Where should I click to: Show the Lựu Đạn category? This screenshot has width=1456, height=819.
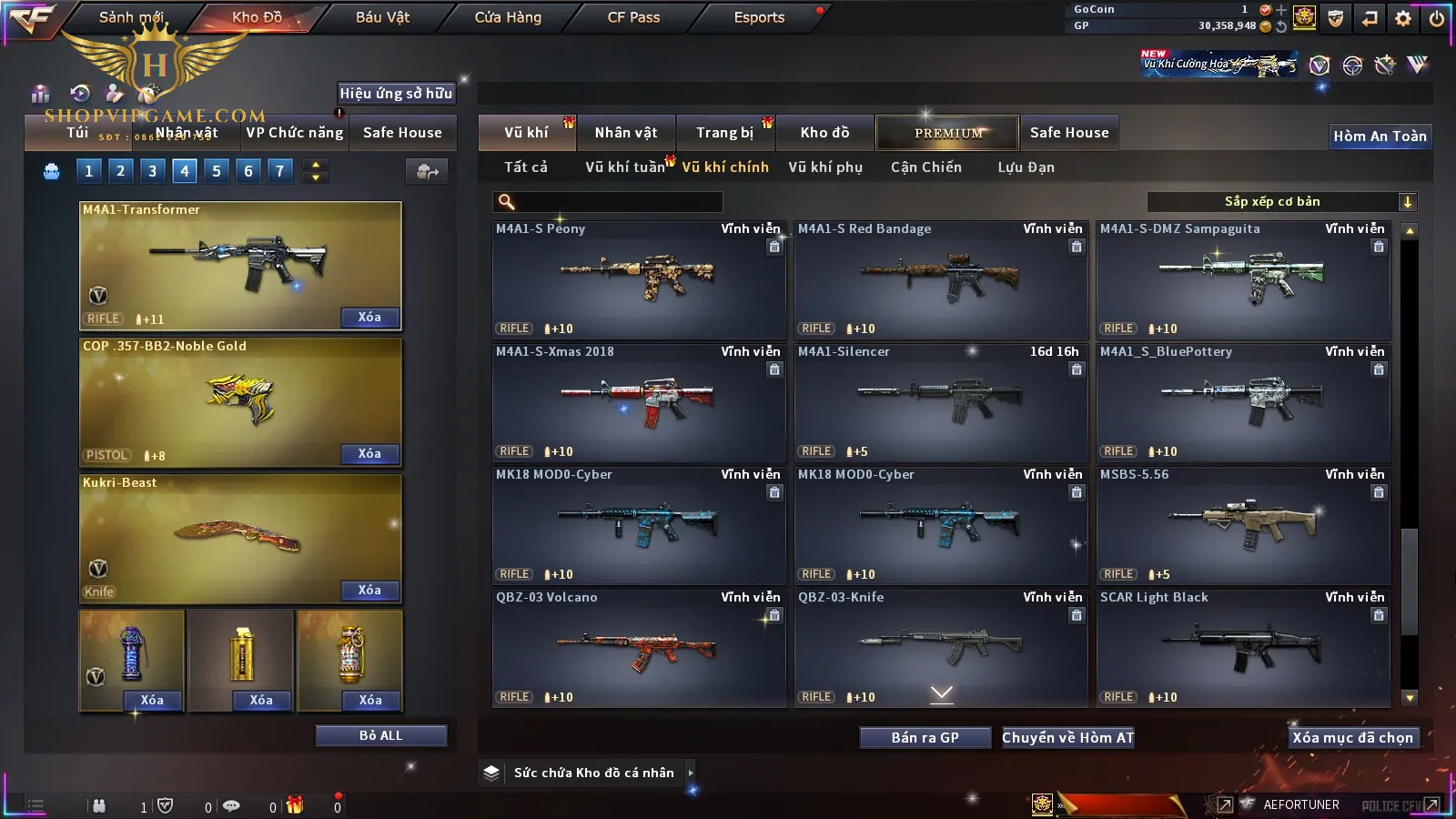coord(1026,167)
